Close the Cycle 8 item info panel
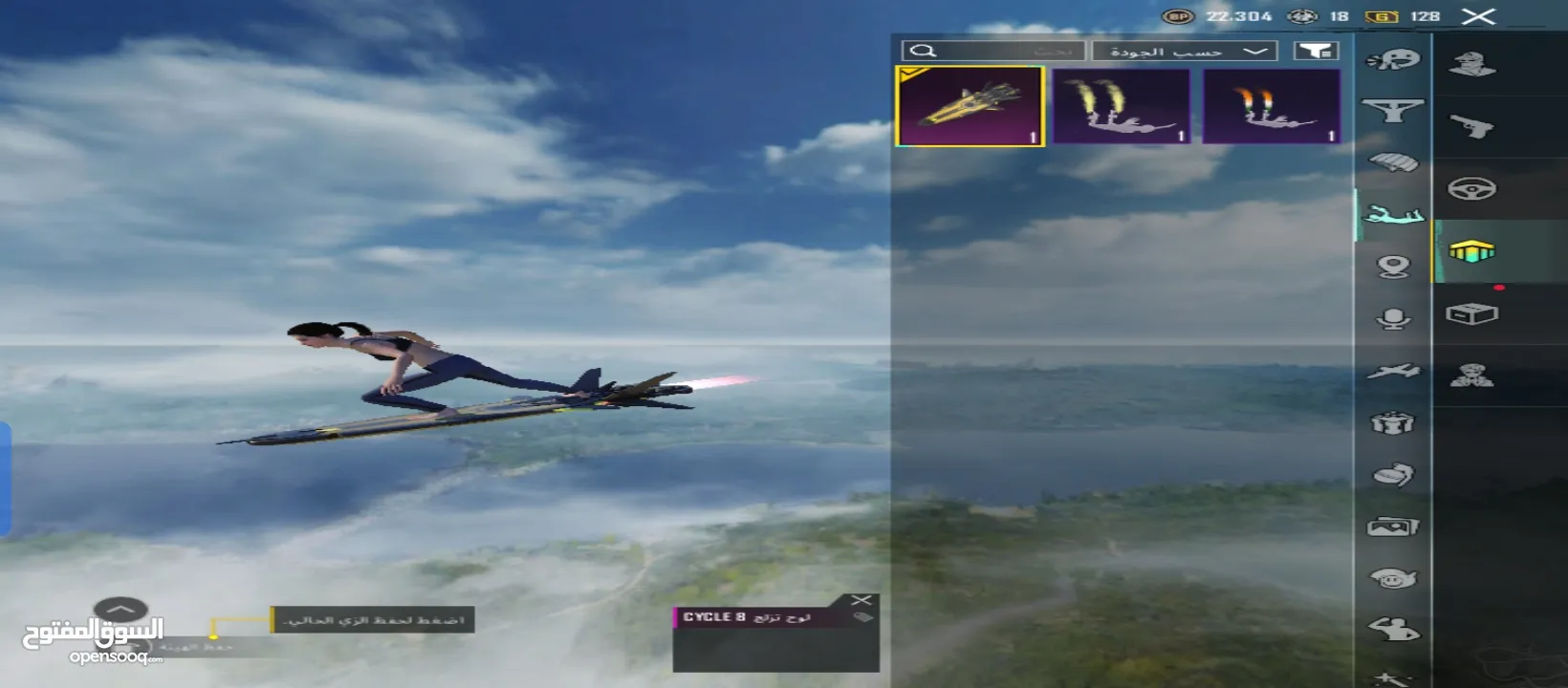1568x688 pixels. [861, 600]
